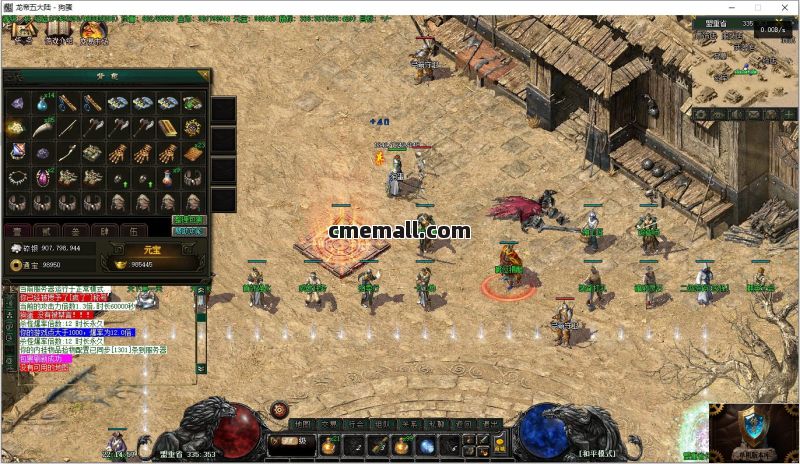Select bag page 伍 tab

coord(133,231)
